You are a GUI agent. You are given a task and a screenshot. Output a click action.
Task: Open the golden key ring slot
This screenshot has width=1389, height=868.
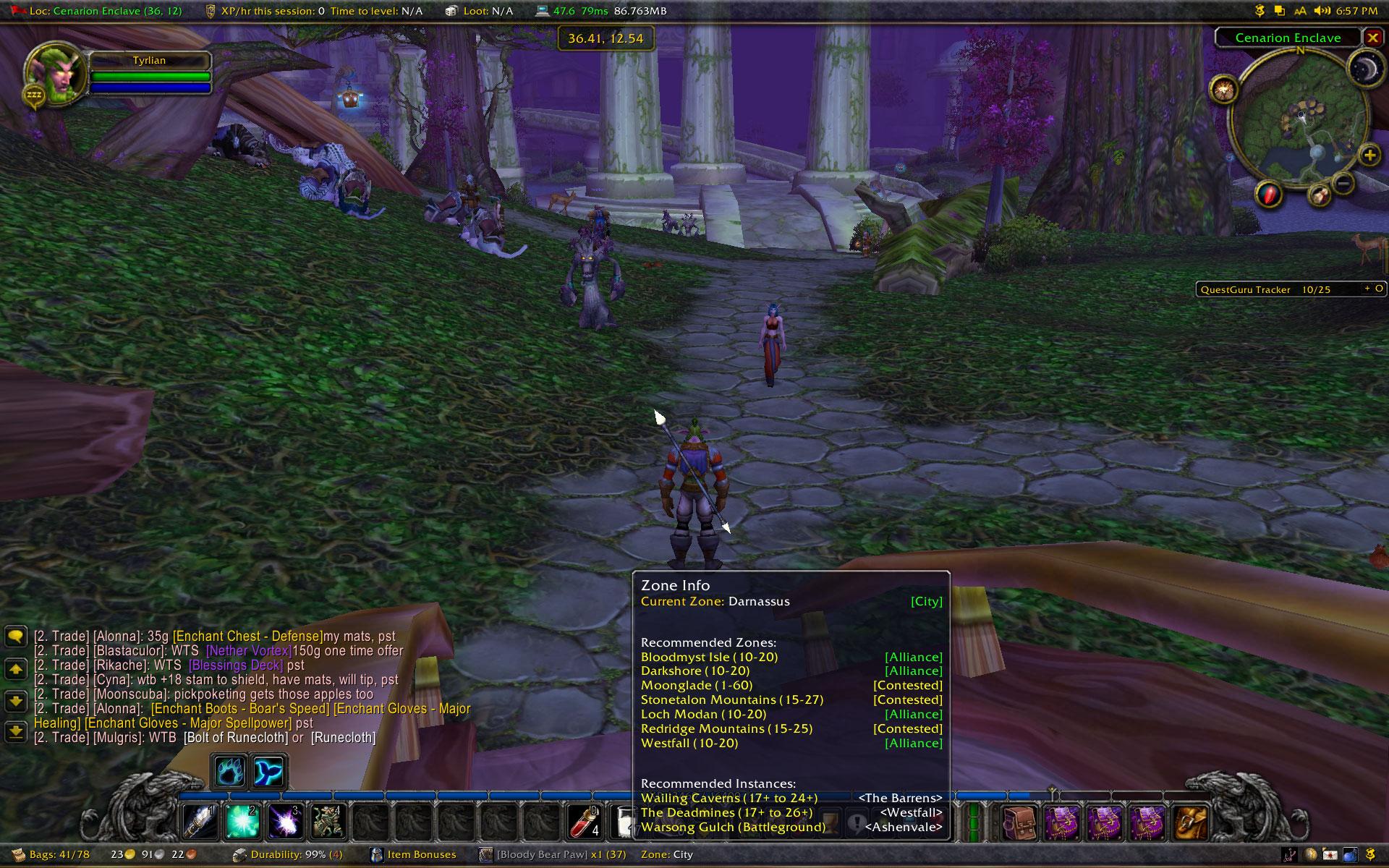1191,822
